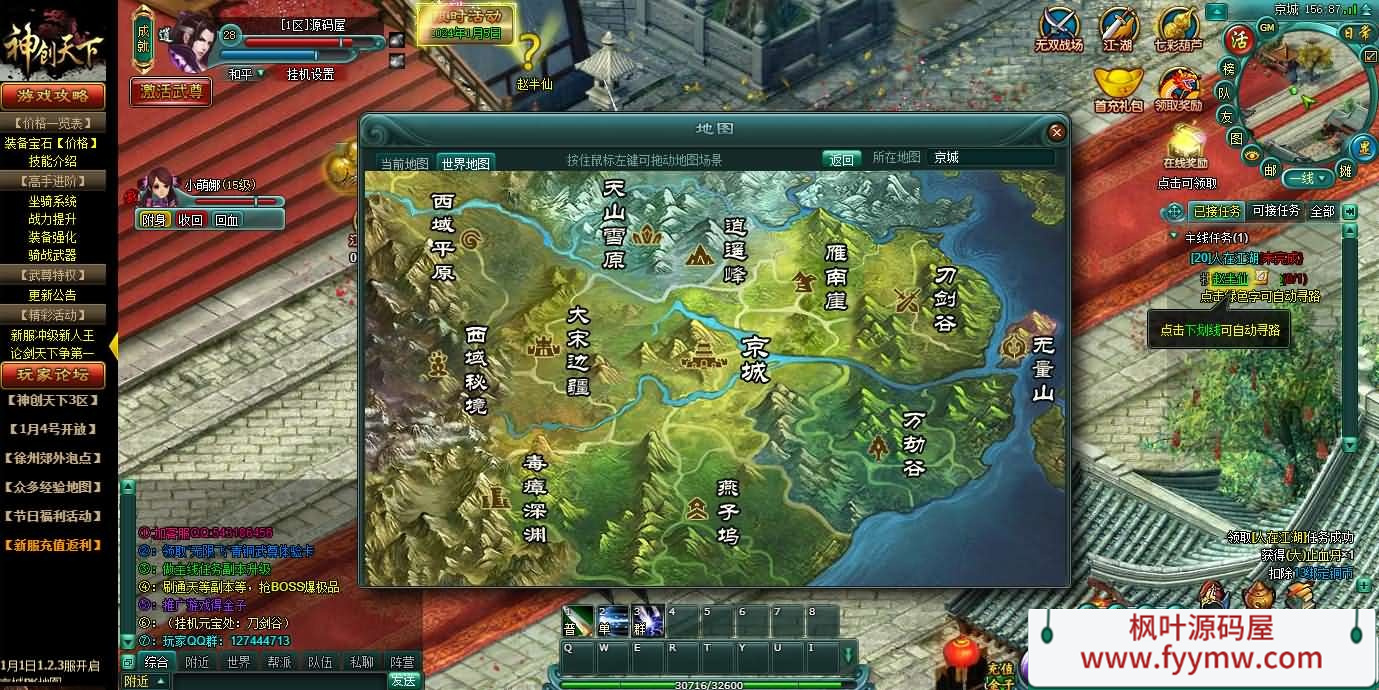Screen dimensions: 1379x690
Task: Show the 可接任务 quest tab
Action: coord(1276,211)
